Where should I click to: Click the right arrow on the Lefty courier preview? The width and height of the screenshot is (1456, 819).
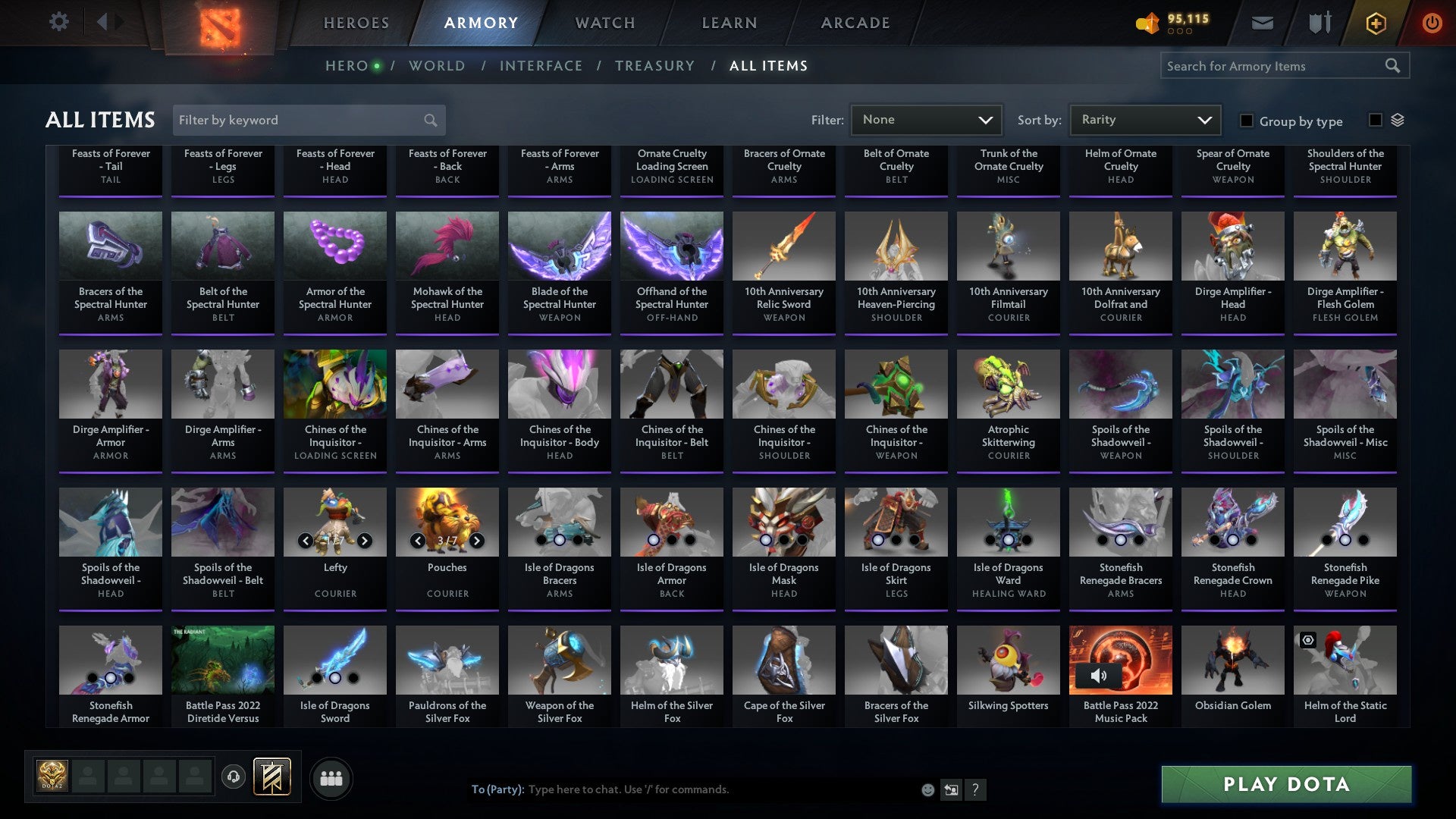(x=365, y=541)
